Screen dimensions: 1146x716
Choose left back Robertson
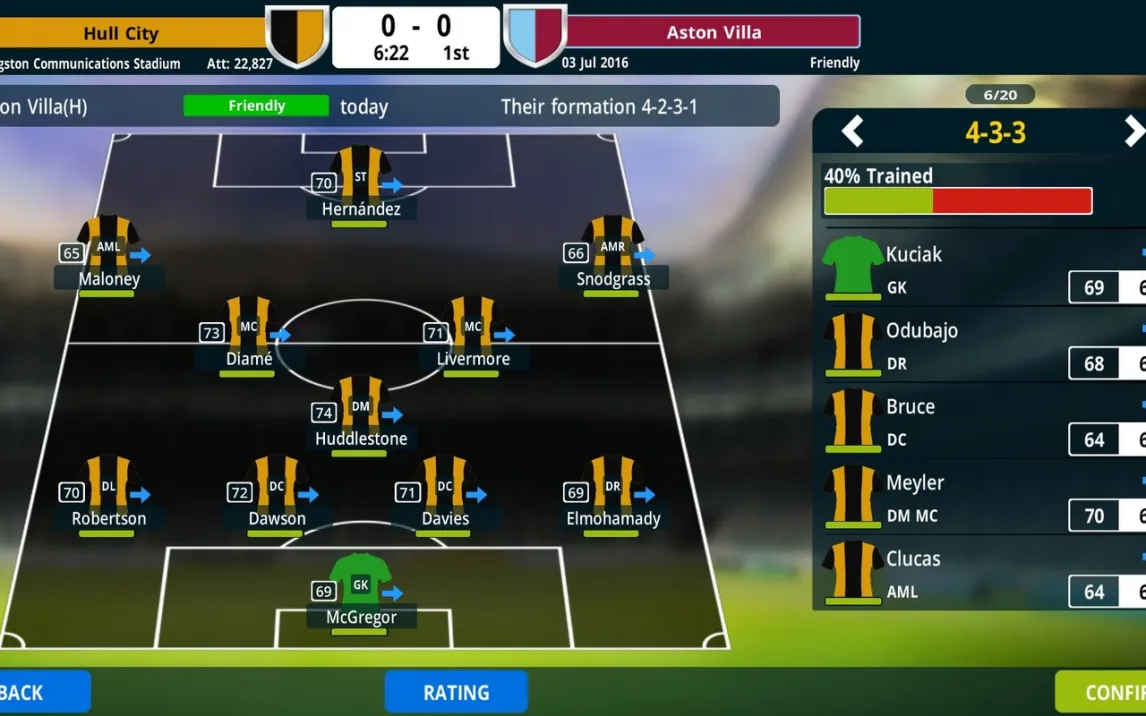tap(108, 488)
